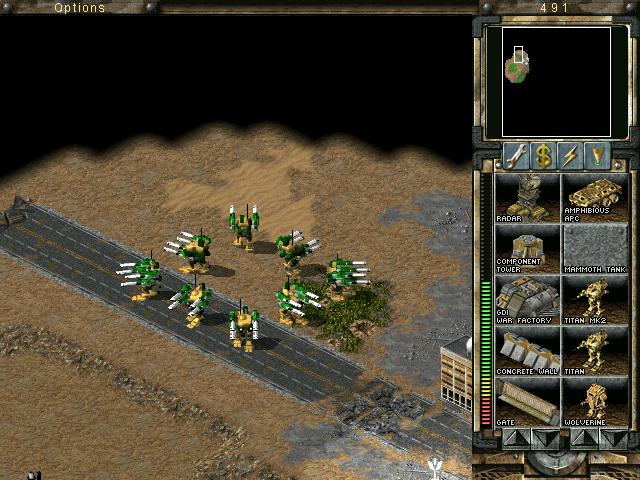This screenshot has width=640, height=480.
Task: Queue an Amphibious APC
Action: 594,197
